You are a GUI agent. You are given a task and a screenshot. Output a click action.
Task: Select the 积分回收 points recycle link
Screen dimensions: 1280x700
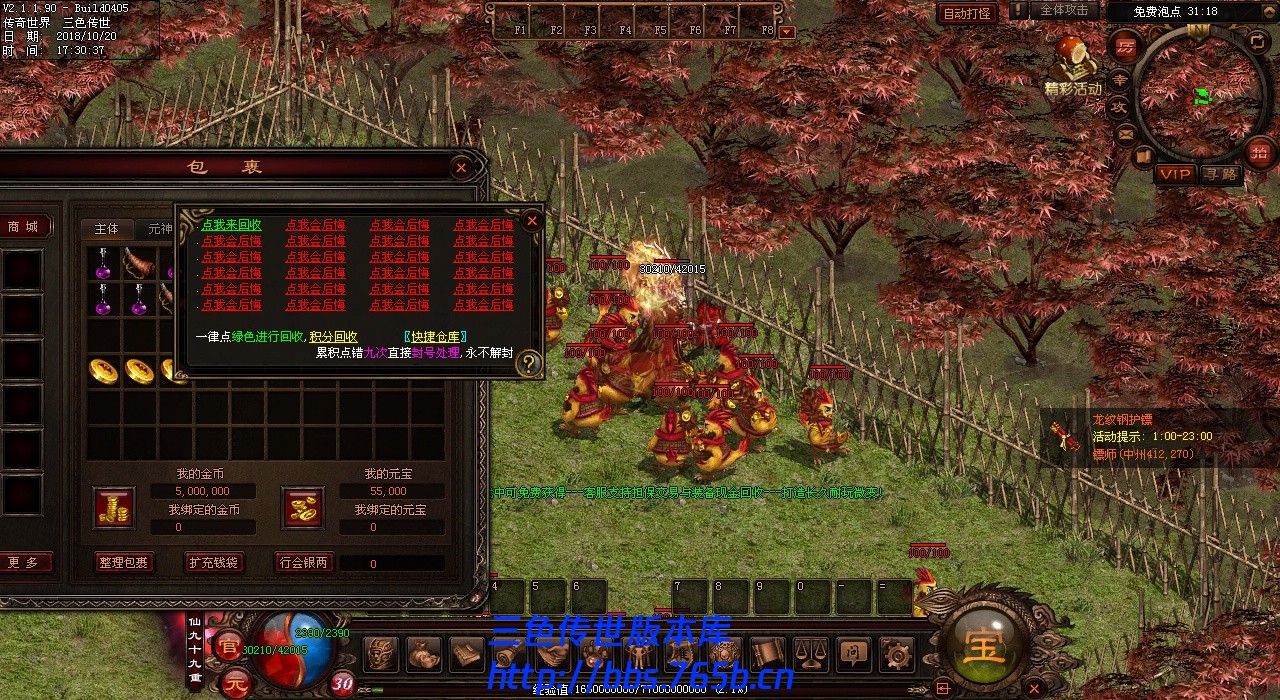coord(333,337)
